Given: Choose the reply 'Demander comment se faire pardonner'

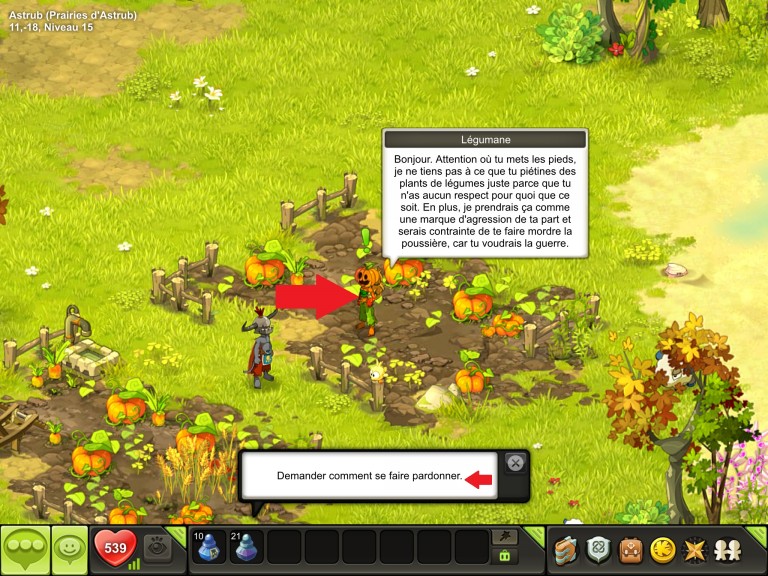Looking at the screenshot, I should [369, 476].
